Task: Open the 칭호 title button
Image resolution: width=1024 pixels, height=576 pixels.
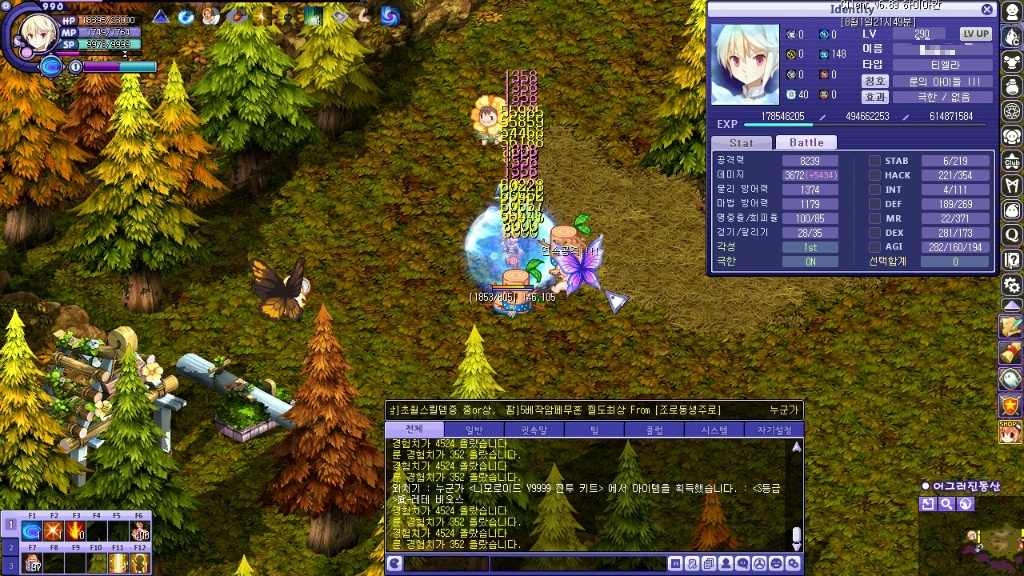Action: [875, 81]
